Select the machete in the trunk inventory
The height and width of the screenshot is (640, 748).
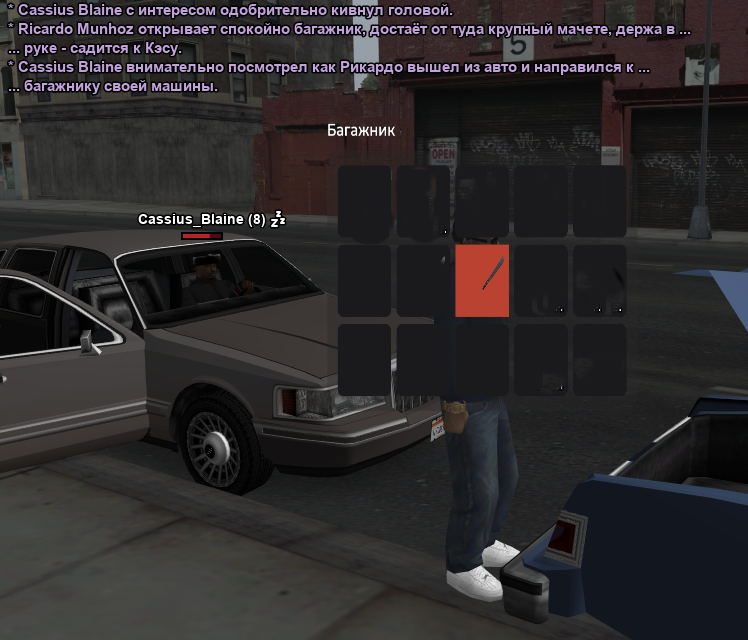pyautogui.click(x=482, y=281)
